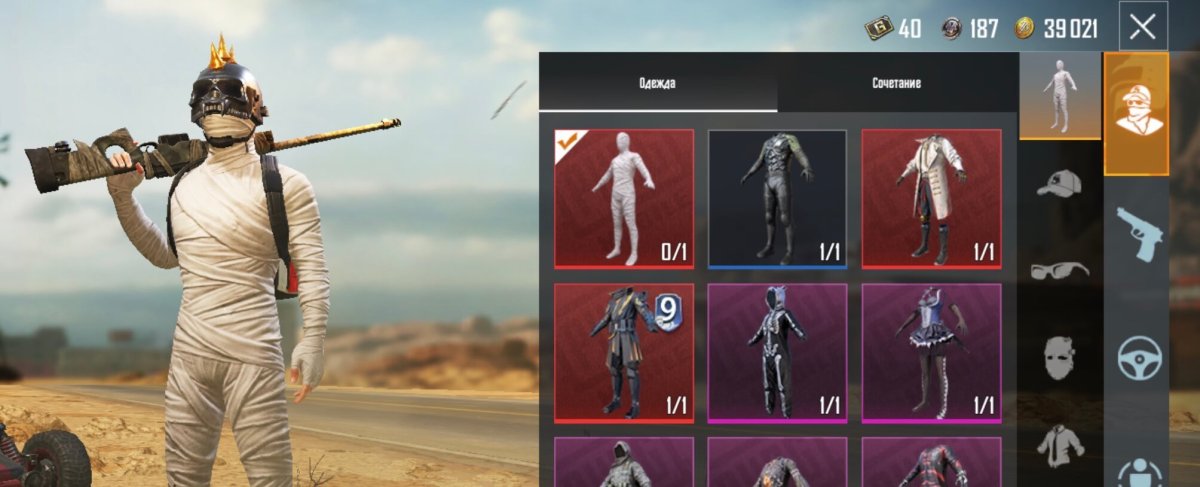Close the inventory with the X button
This screenshot has width=1200, height=487.
1142,28
